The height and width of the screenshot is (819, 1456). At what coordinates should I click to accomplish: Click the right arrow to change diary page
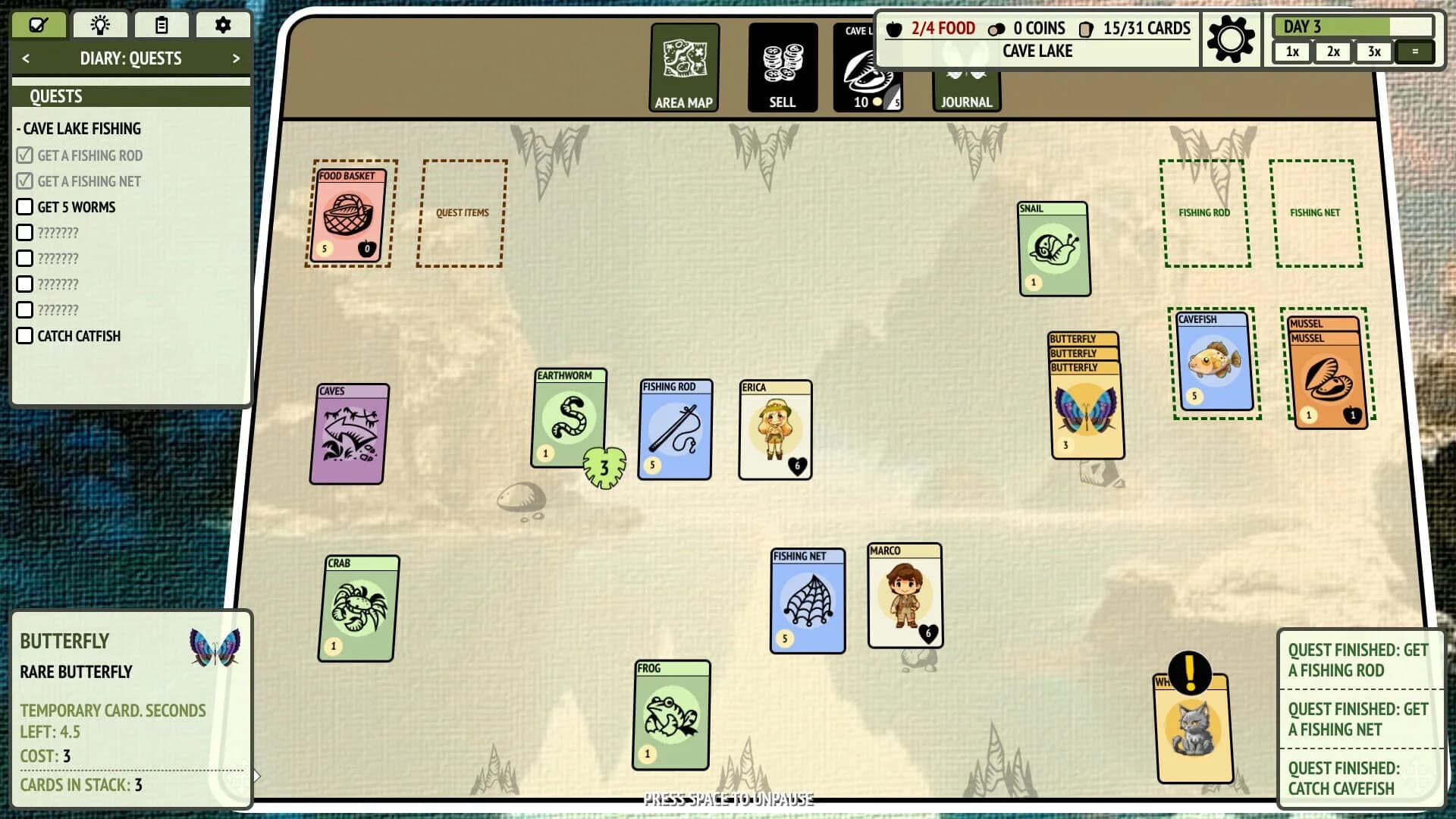pos(236,58)
